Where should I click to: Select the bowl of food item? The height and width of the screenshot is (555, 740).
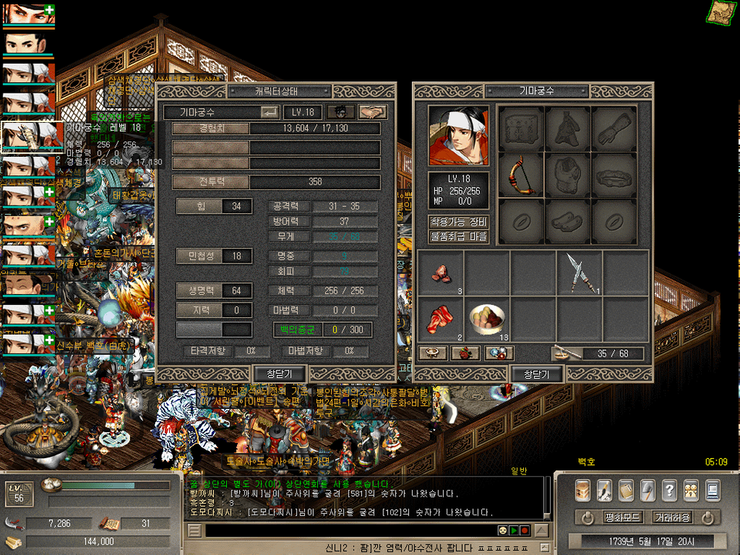[488, 319]
